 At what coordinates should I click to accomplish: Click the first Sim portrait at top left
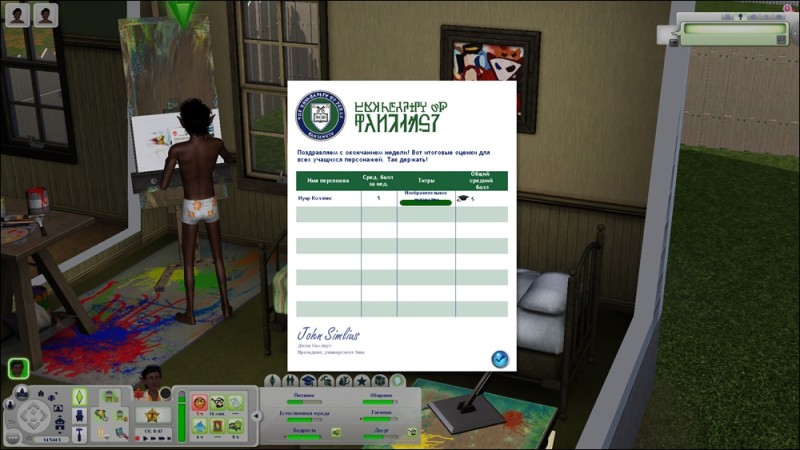pos(15,13)
